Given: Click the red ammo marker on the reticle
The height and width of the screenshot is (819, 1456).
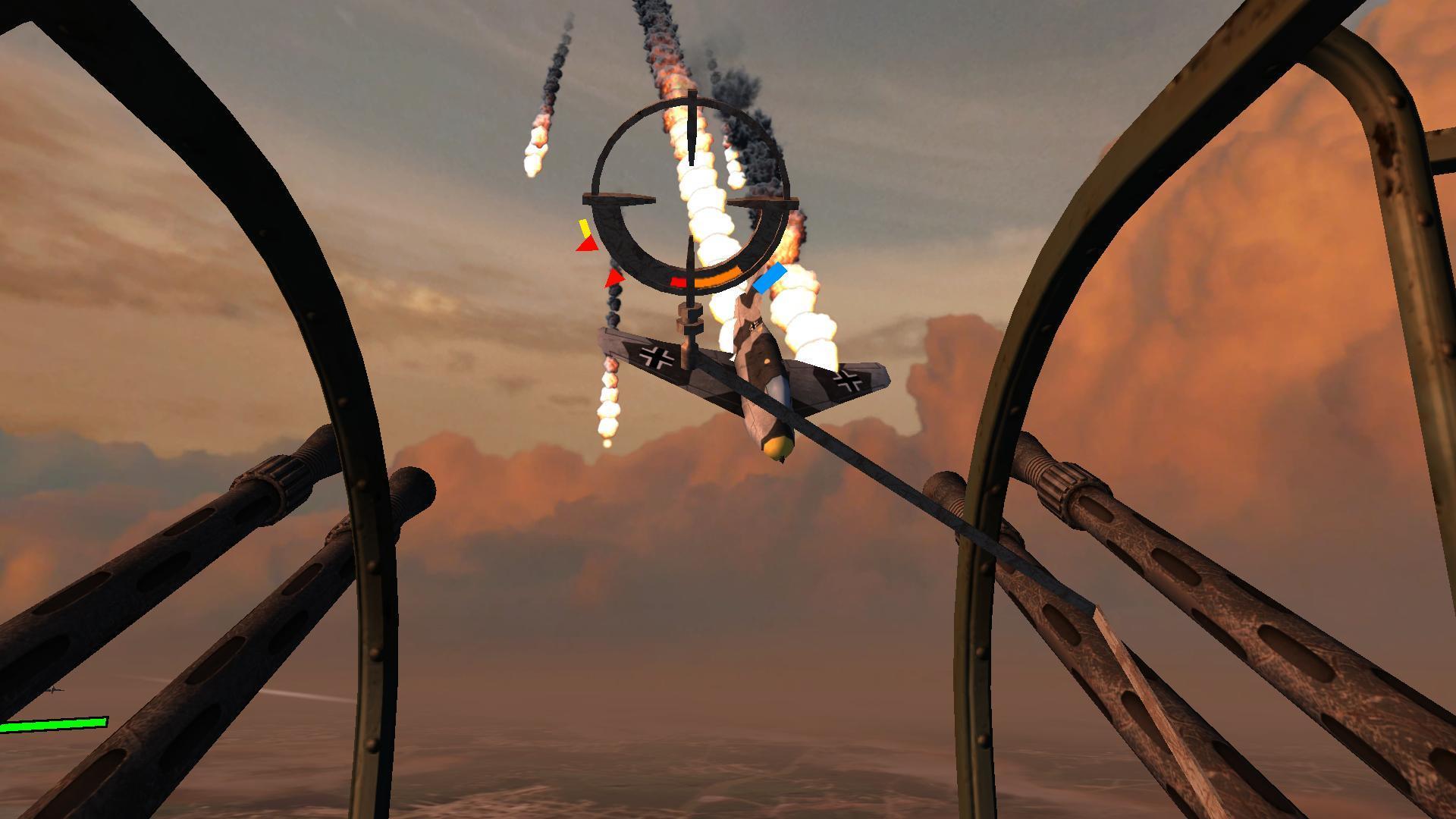Looking at the screenshot, I should click(679, 281).
